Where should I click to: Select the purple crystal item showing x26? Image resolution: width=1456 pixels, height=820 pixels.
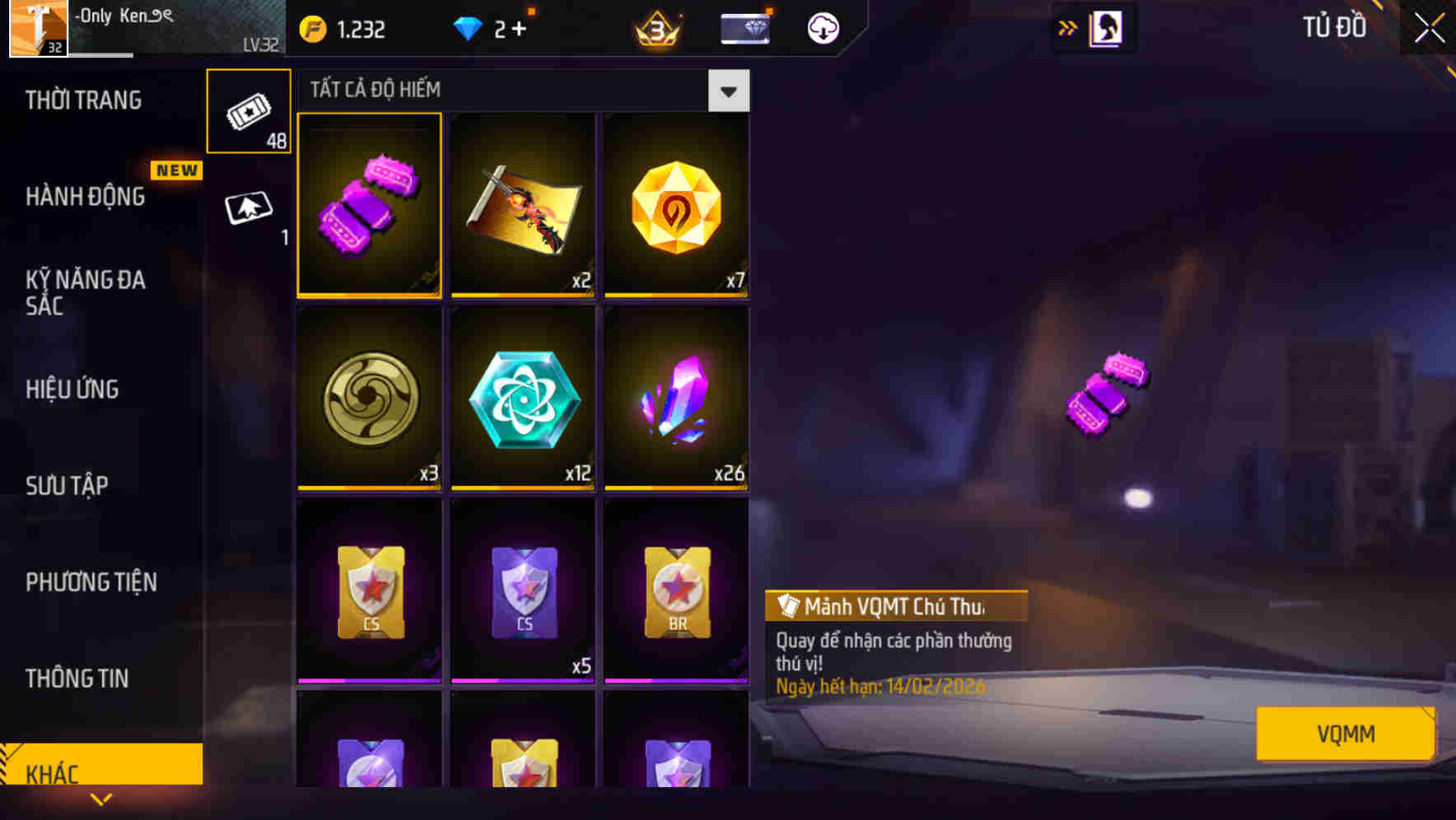(x=675, y=401)
